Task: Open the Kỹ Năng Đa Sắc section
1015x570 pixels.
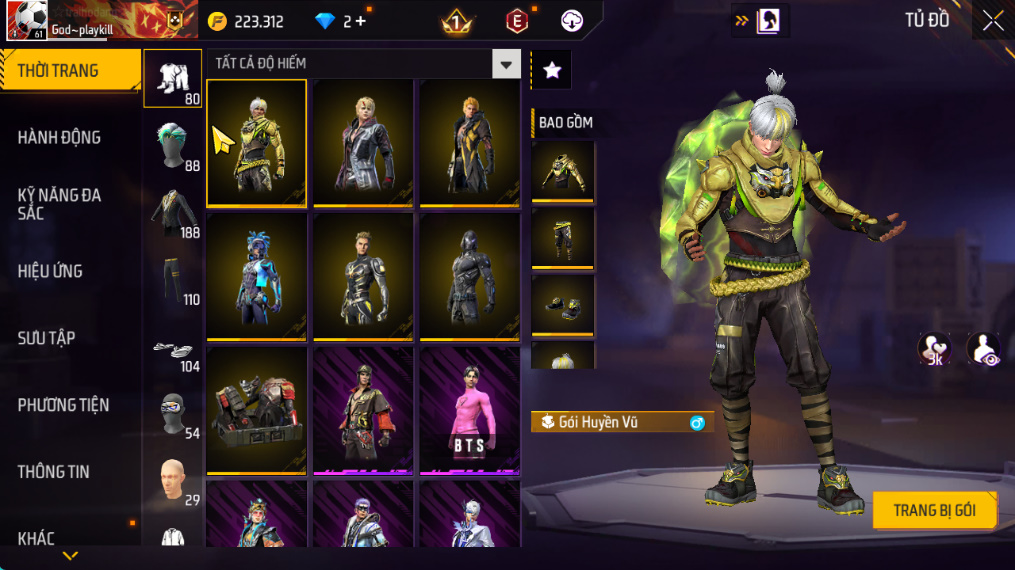Action: click(x=60, y=204)
